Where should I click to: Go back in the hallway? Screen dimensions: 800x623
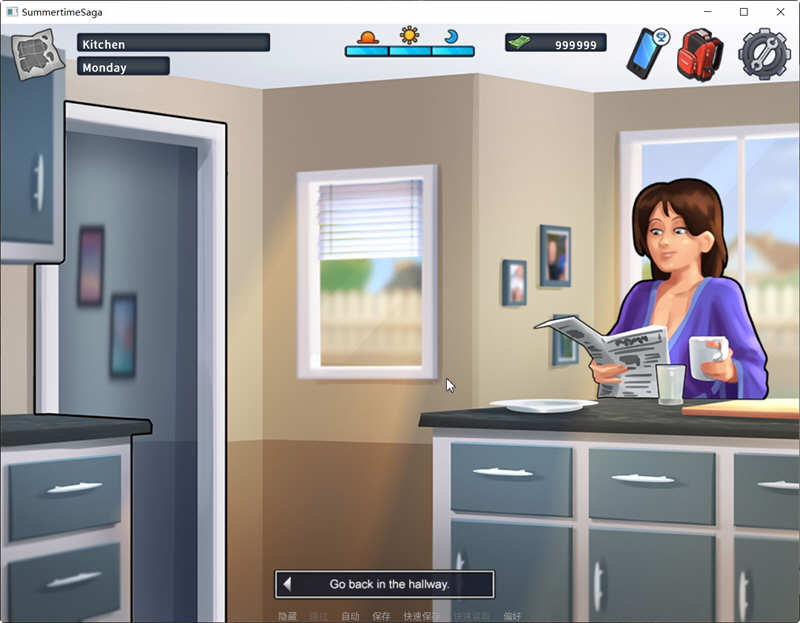[x=385, y=584]
